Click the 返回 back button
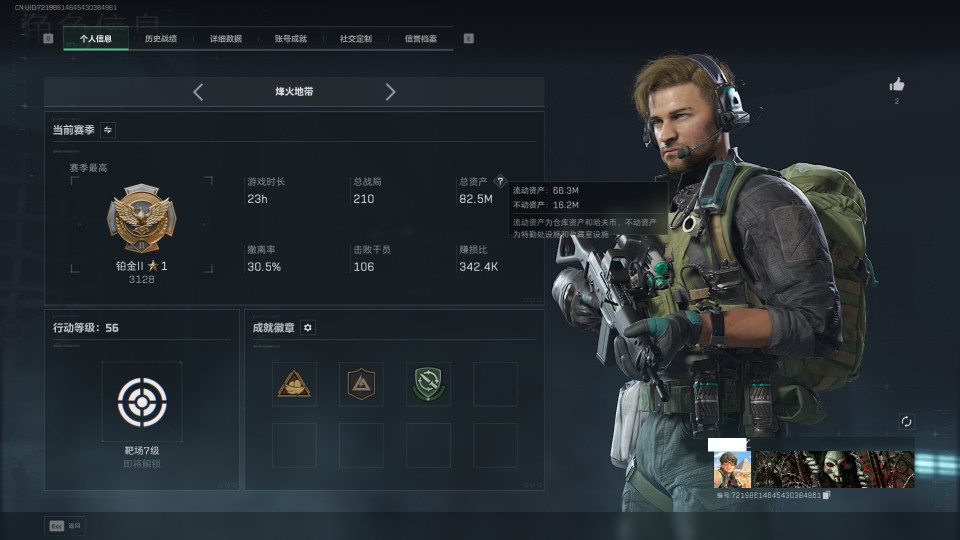 pyautogui.click(x=65, y=525)
